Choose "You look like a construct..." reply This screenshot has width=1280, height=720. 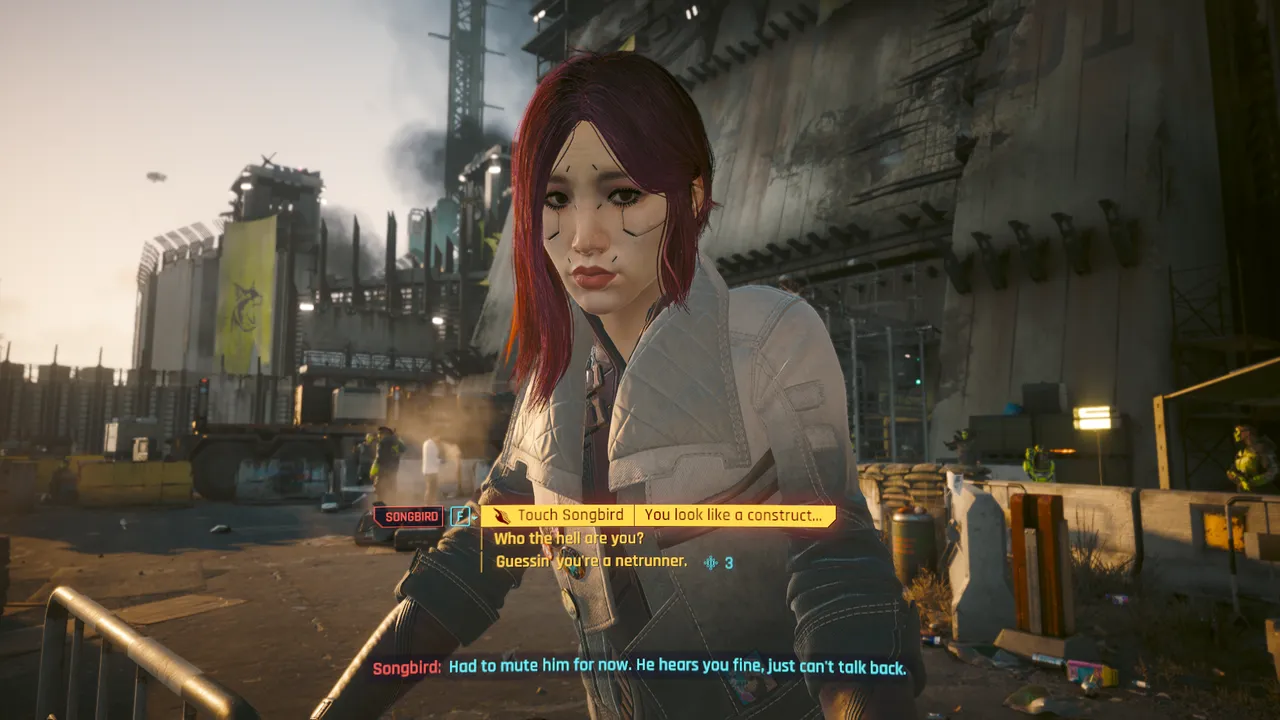[735, 516]
